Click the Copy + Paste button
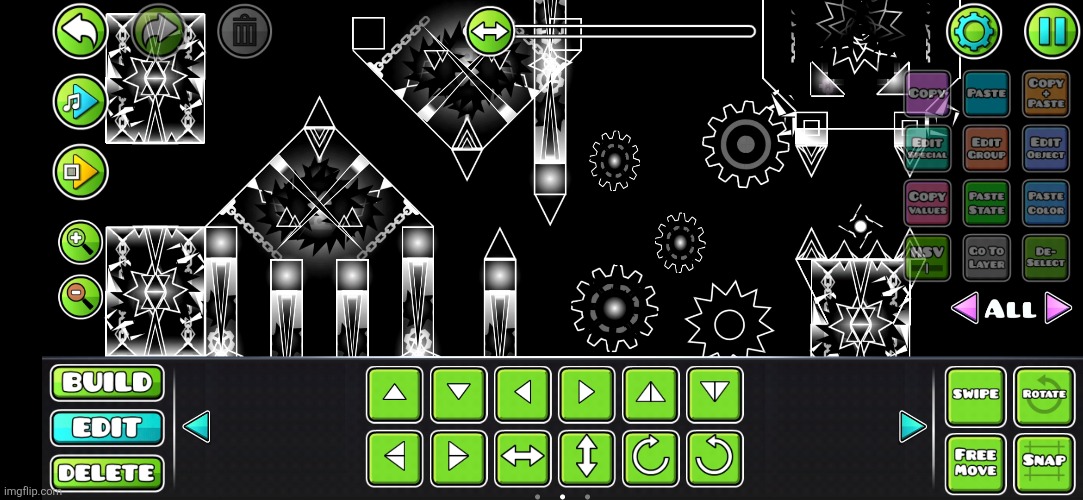Screen dimensions: 1083x500 (1045, 94)
